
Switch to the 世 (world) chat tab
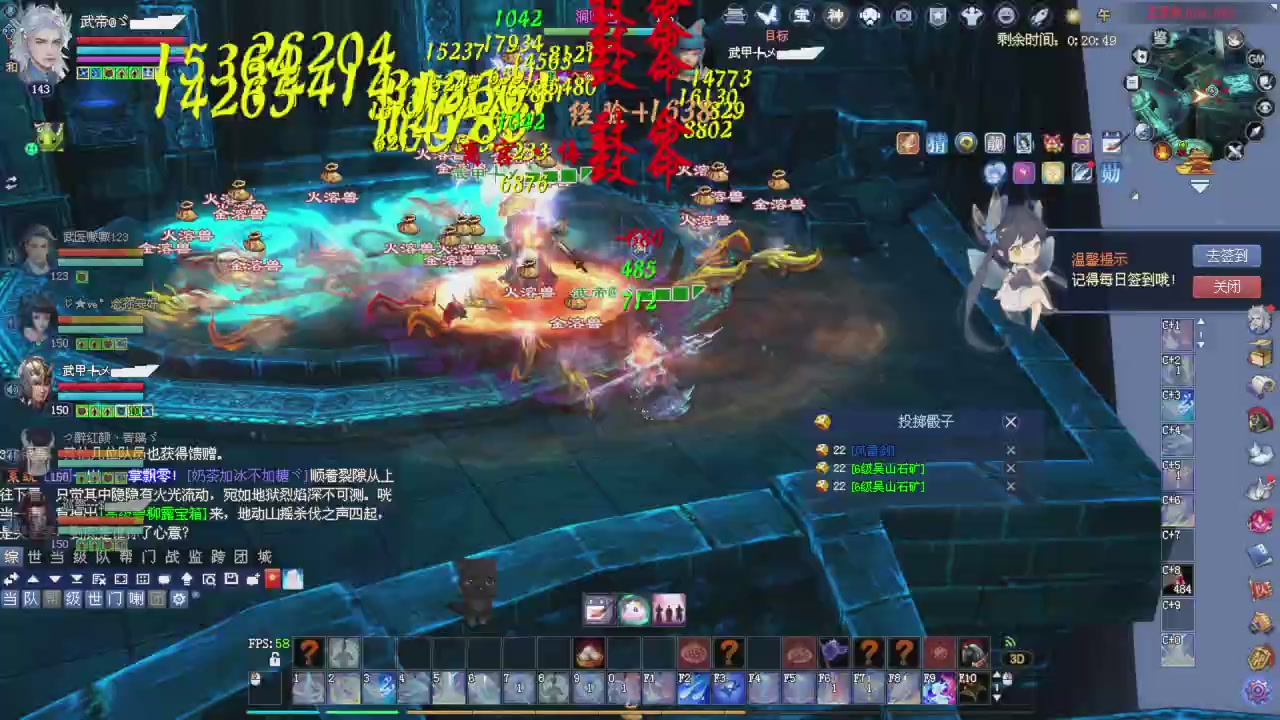pyautogui.click(x=35, y=556)
